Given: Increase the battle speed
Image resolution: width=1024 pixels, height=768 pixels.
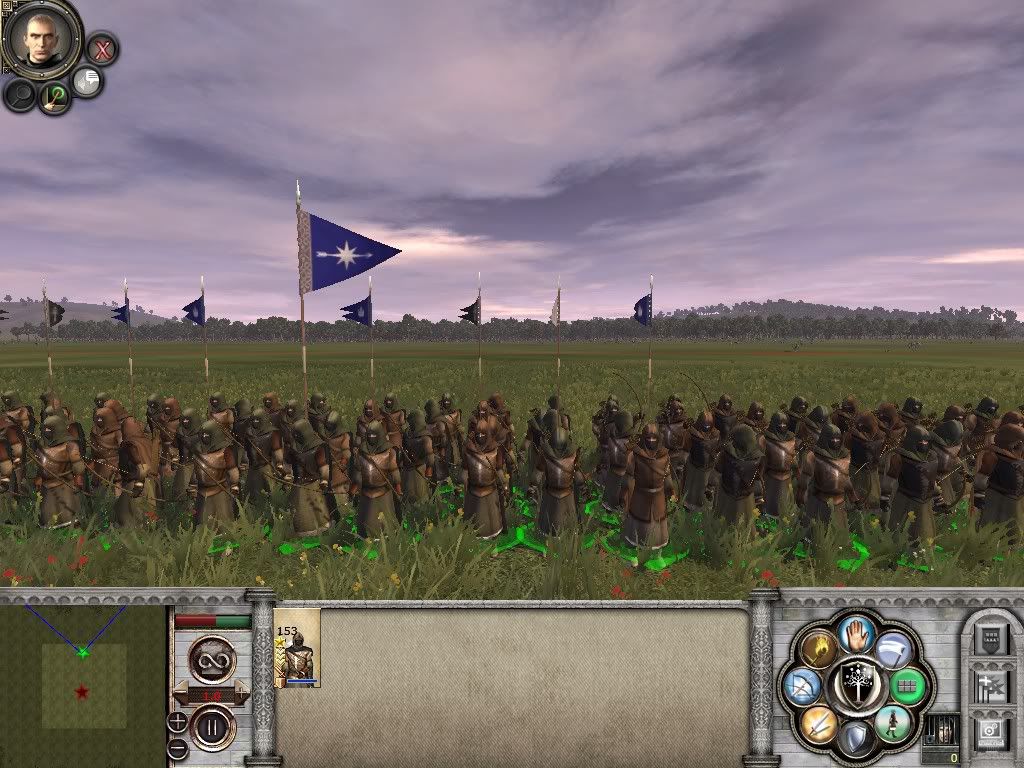Looking at the screenshot, I should (242, 694).
